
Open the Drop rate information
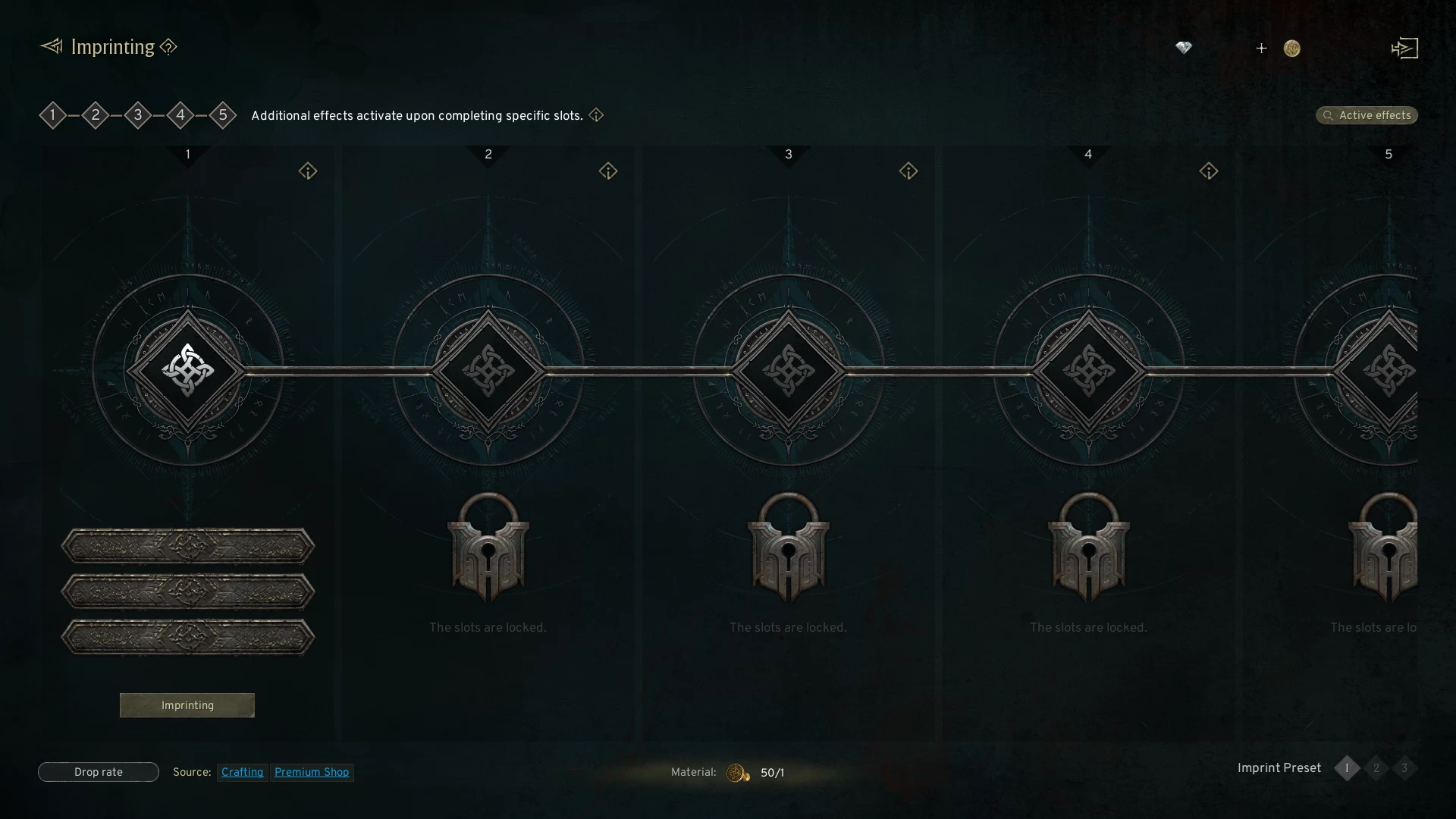[99, 772]
